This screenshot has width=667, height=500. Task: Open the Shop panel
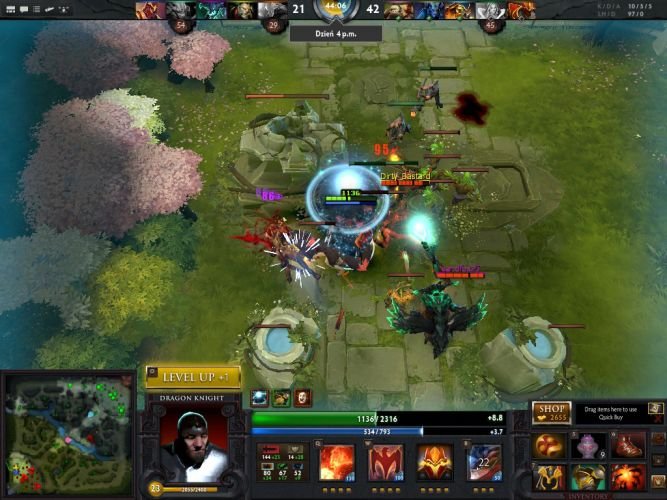coord(551,413)
